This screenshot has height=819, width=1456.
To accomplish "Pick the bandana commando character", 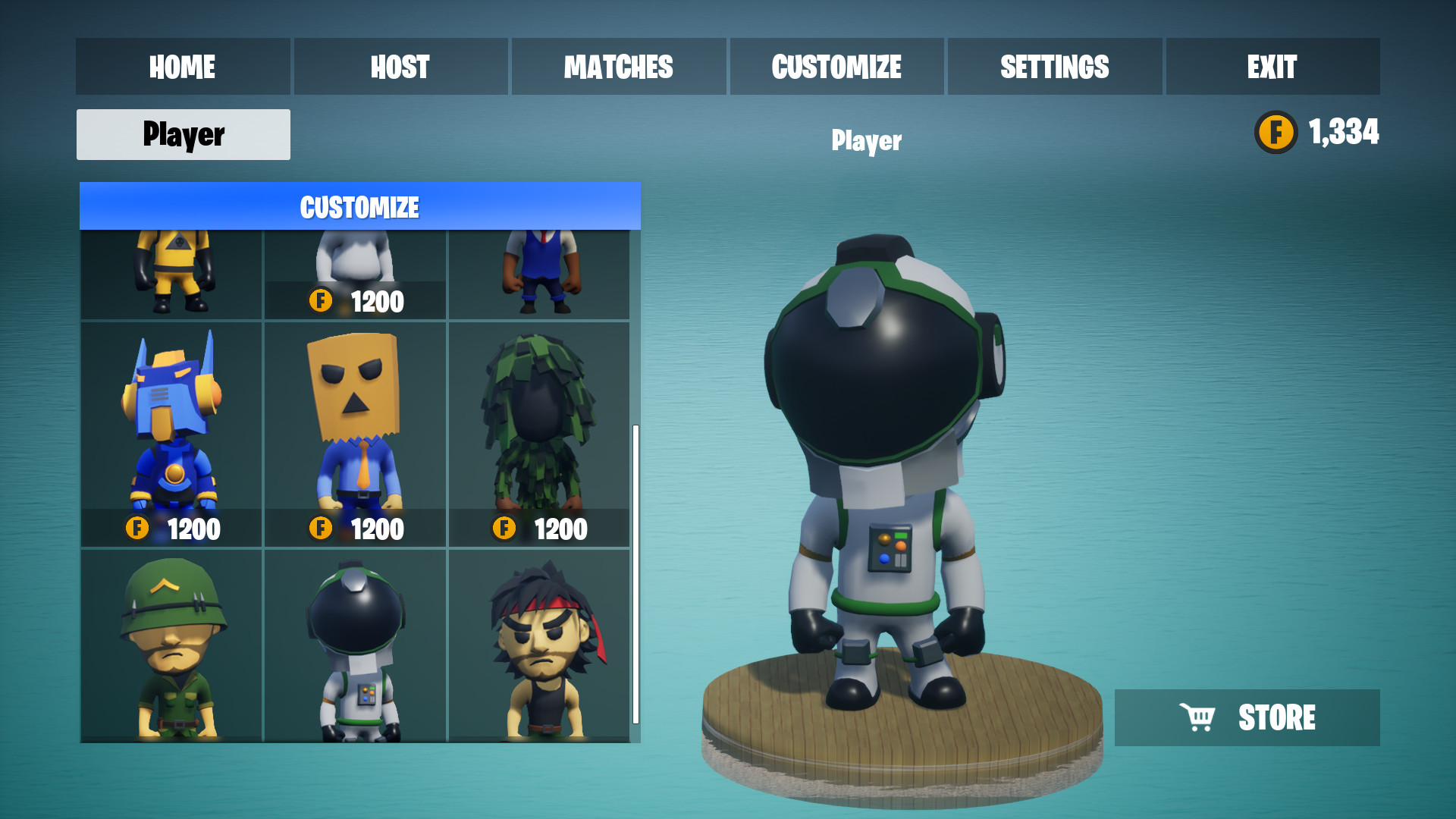I will pos(539,645).
